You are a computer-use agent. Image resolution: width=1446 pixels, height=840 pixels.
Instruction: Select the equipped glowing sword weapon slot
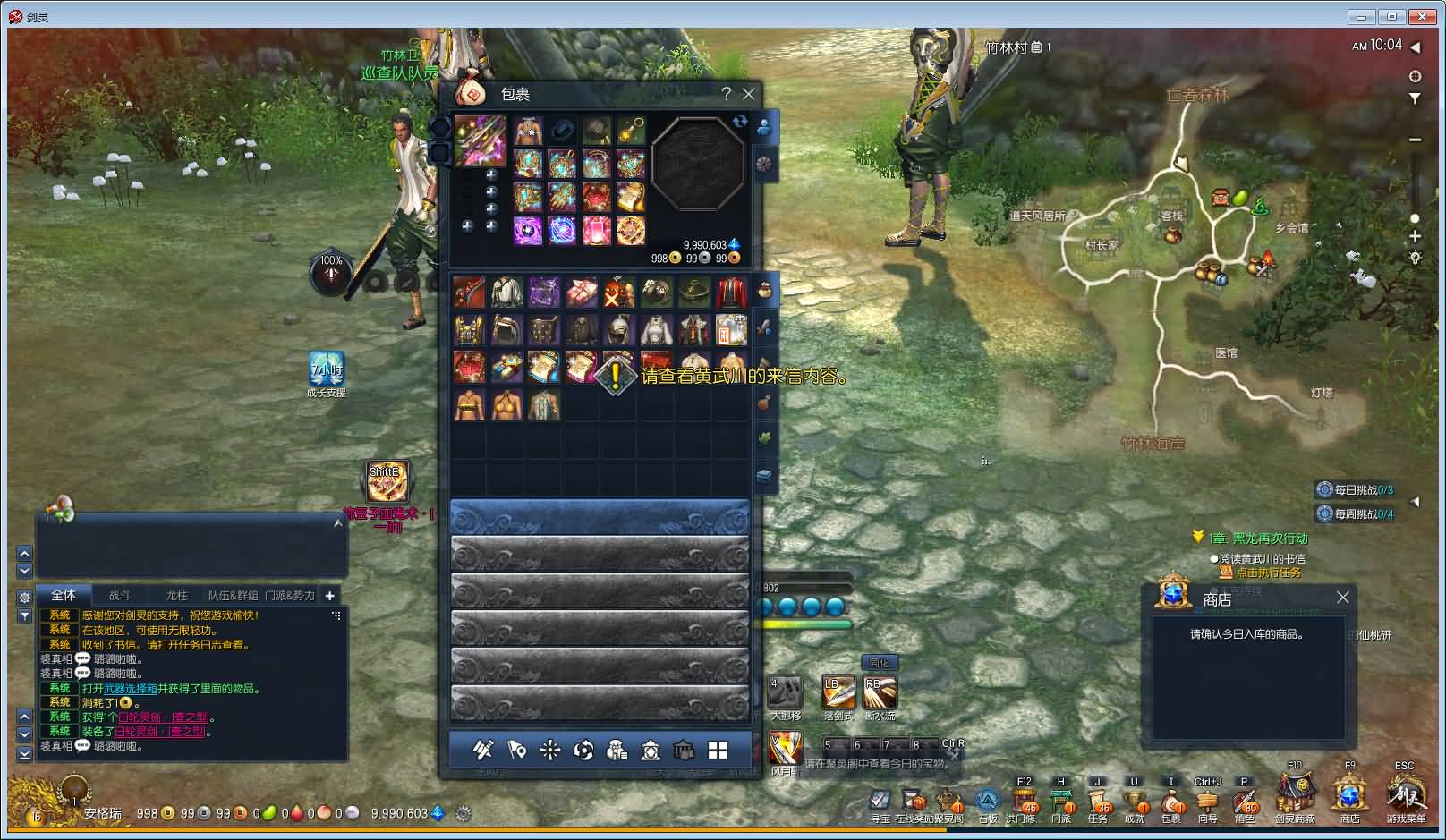click(480, 140)
